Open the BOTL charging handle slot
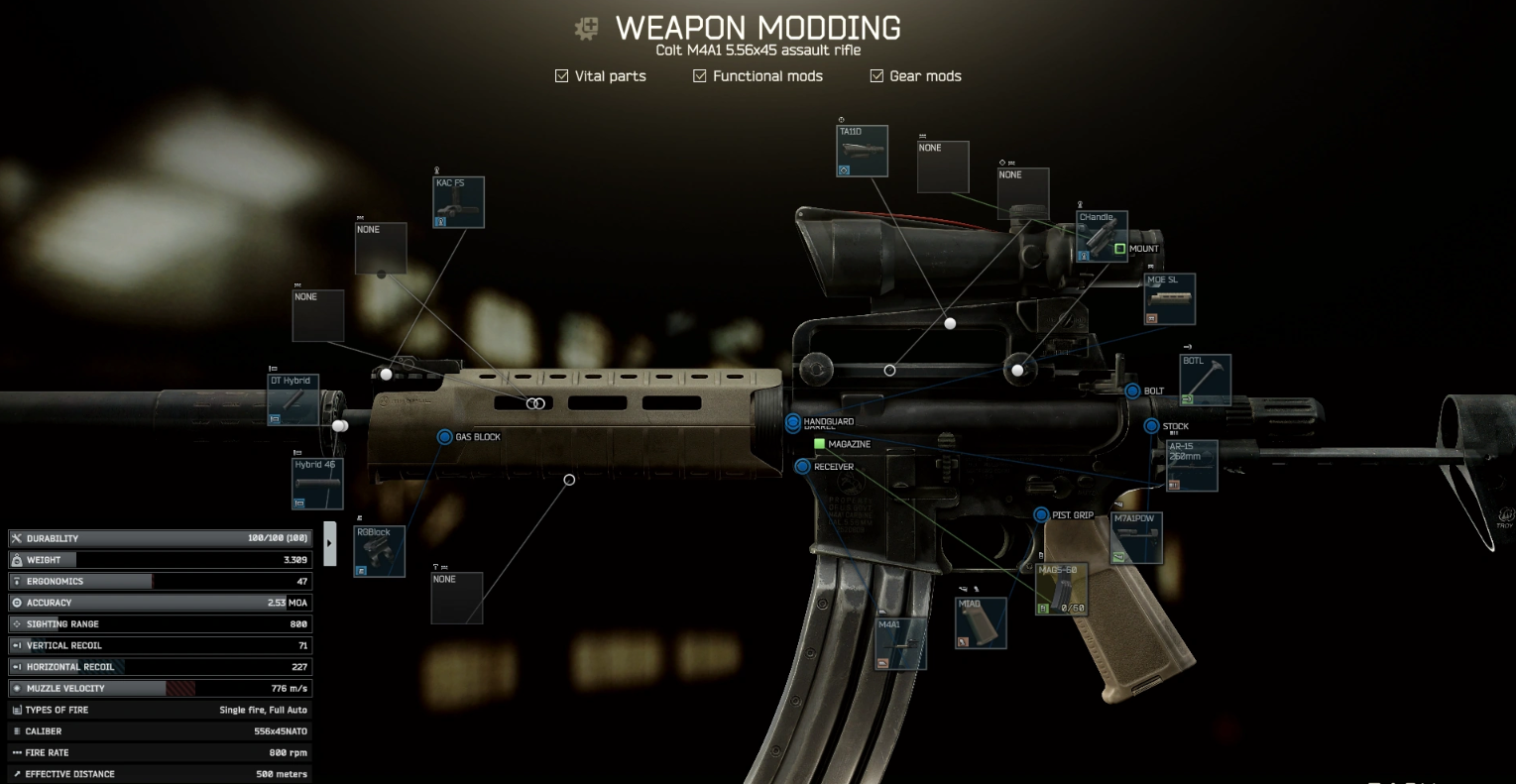 (x=1205, y=380)
